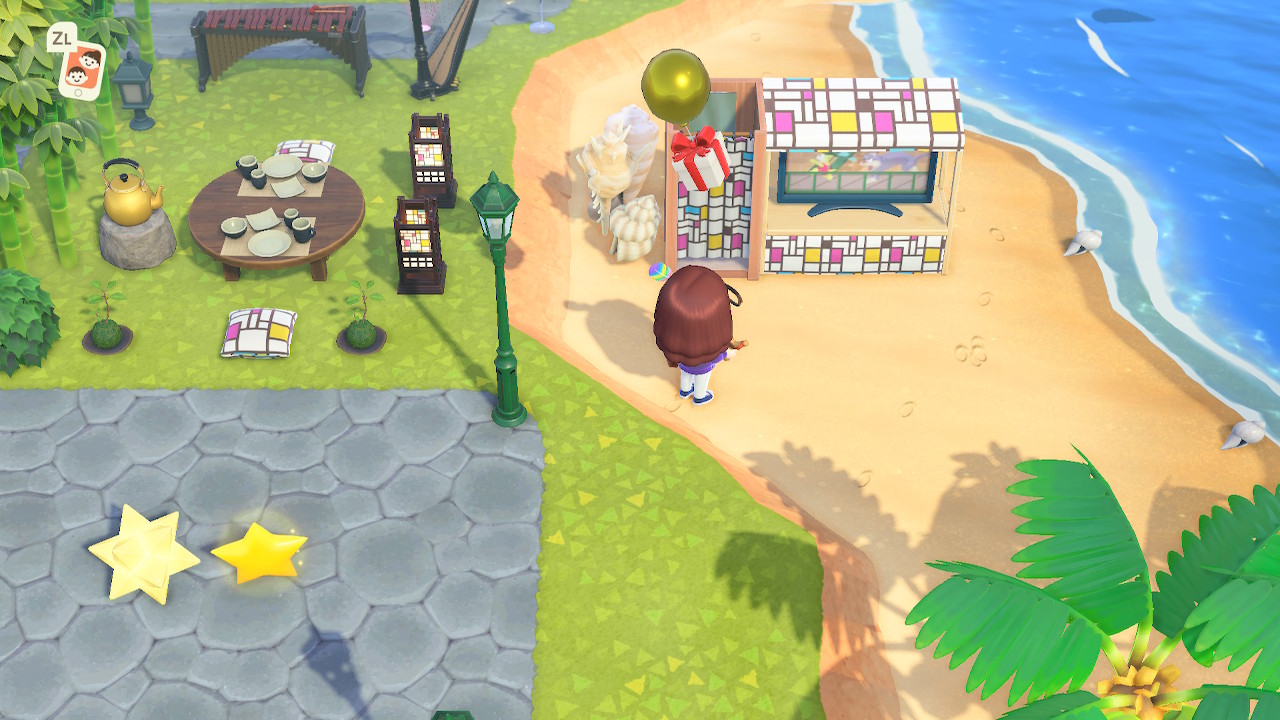Screen dimensions: 1280x720
Task: Open the NookPhone icon
Action: point(82,67)
